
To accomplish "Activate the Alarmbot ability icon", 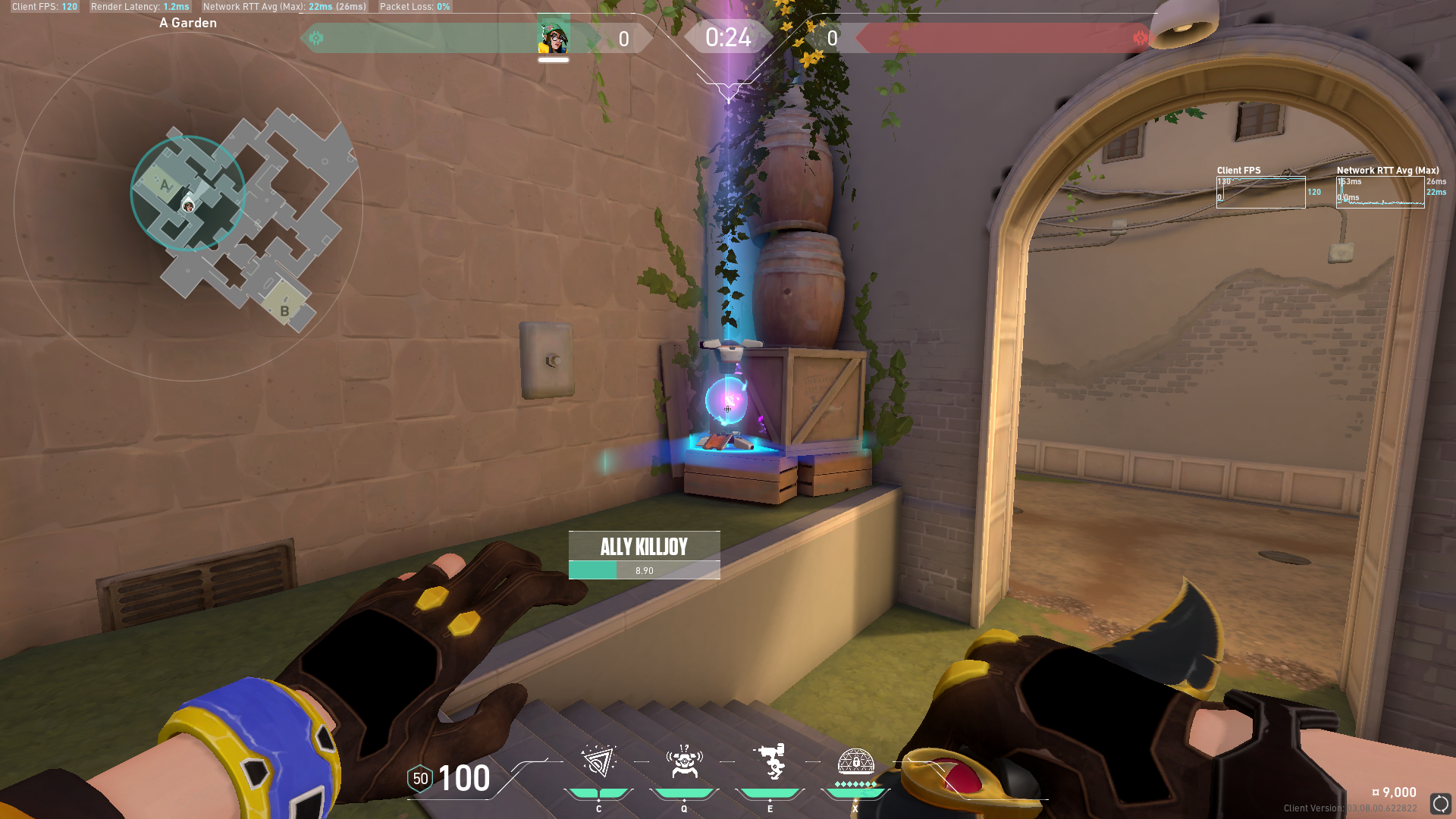I will [x=684, y=761].
